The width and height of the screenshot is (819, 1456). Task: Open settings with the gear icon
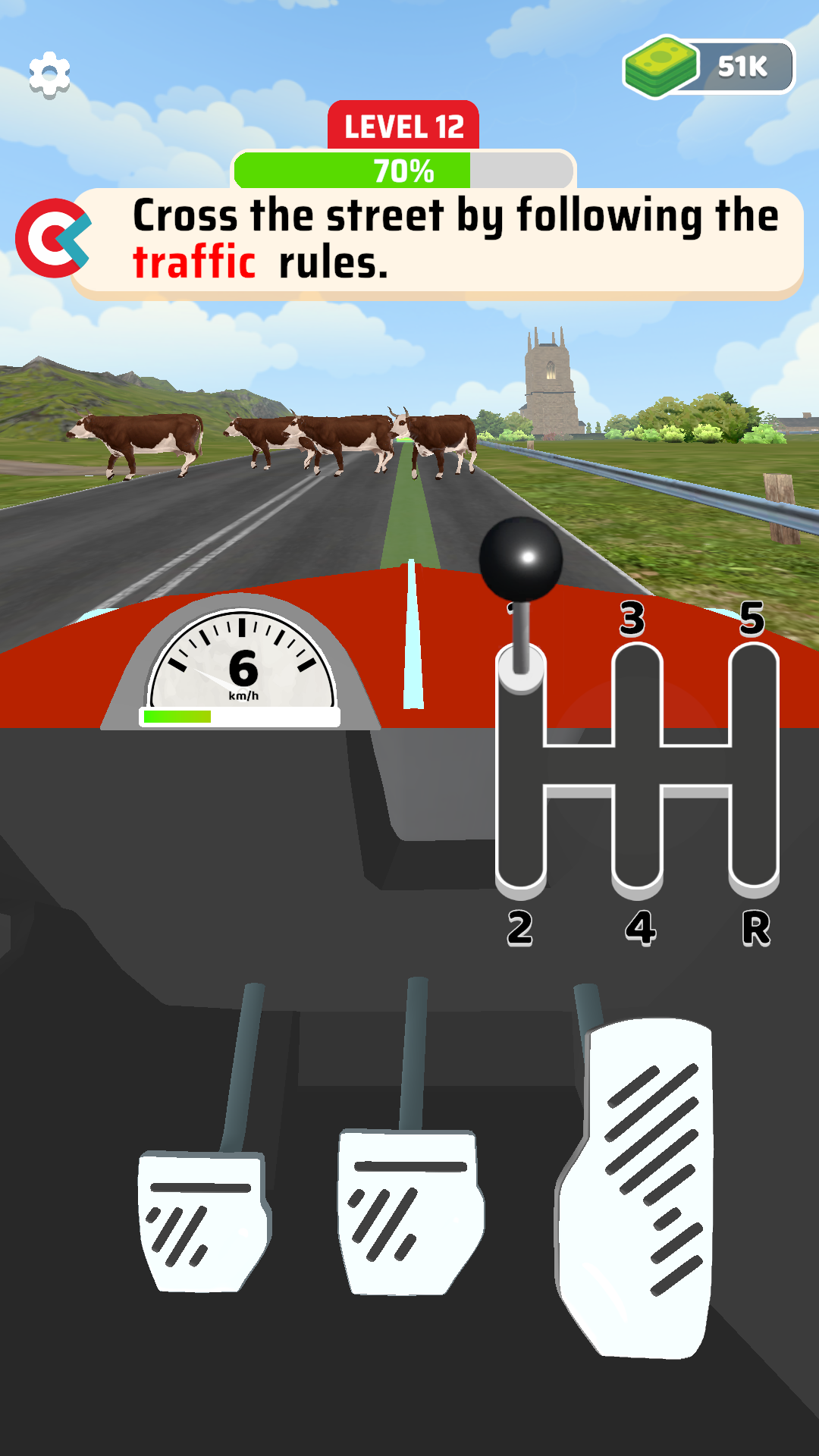pos(49,74)
